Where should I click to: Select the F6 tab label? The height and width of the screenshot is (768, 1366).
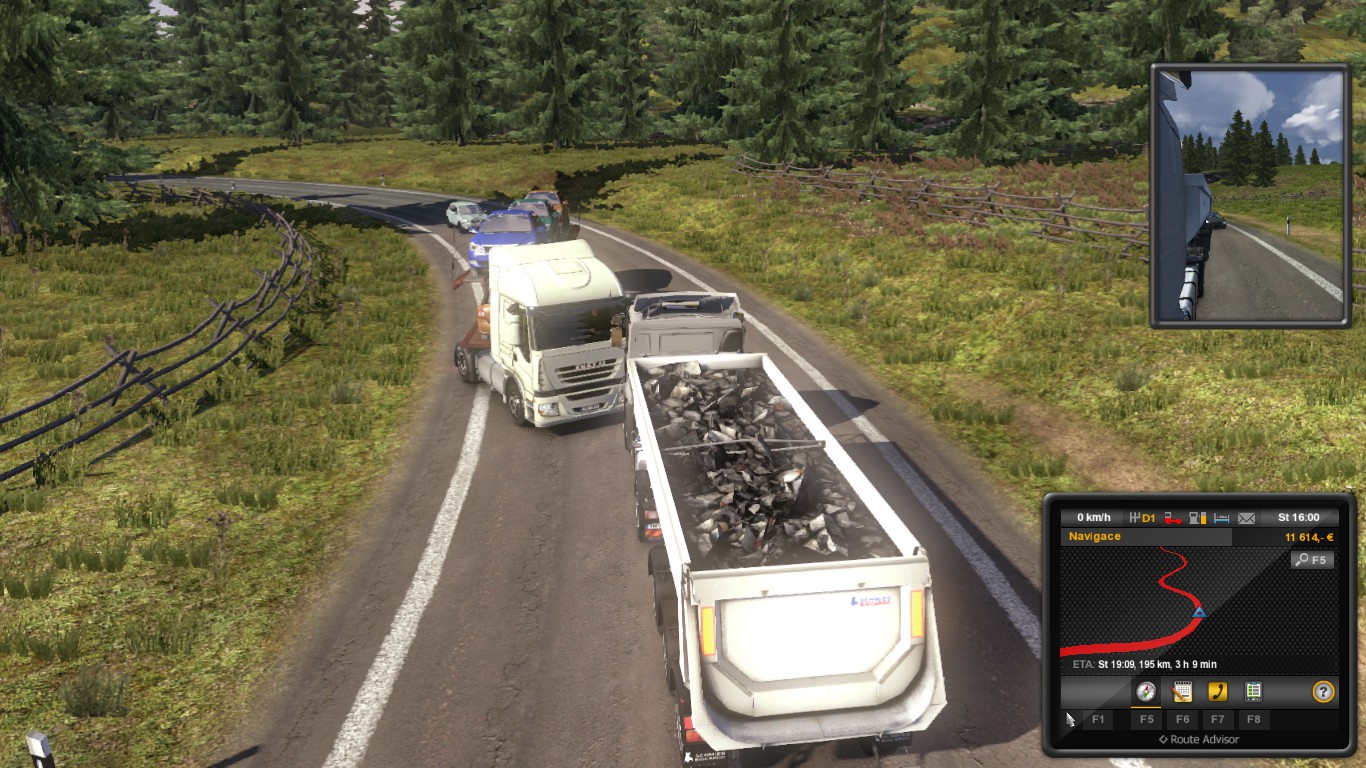click(1183, 719)
